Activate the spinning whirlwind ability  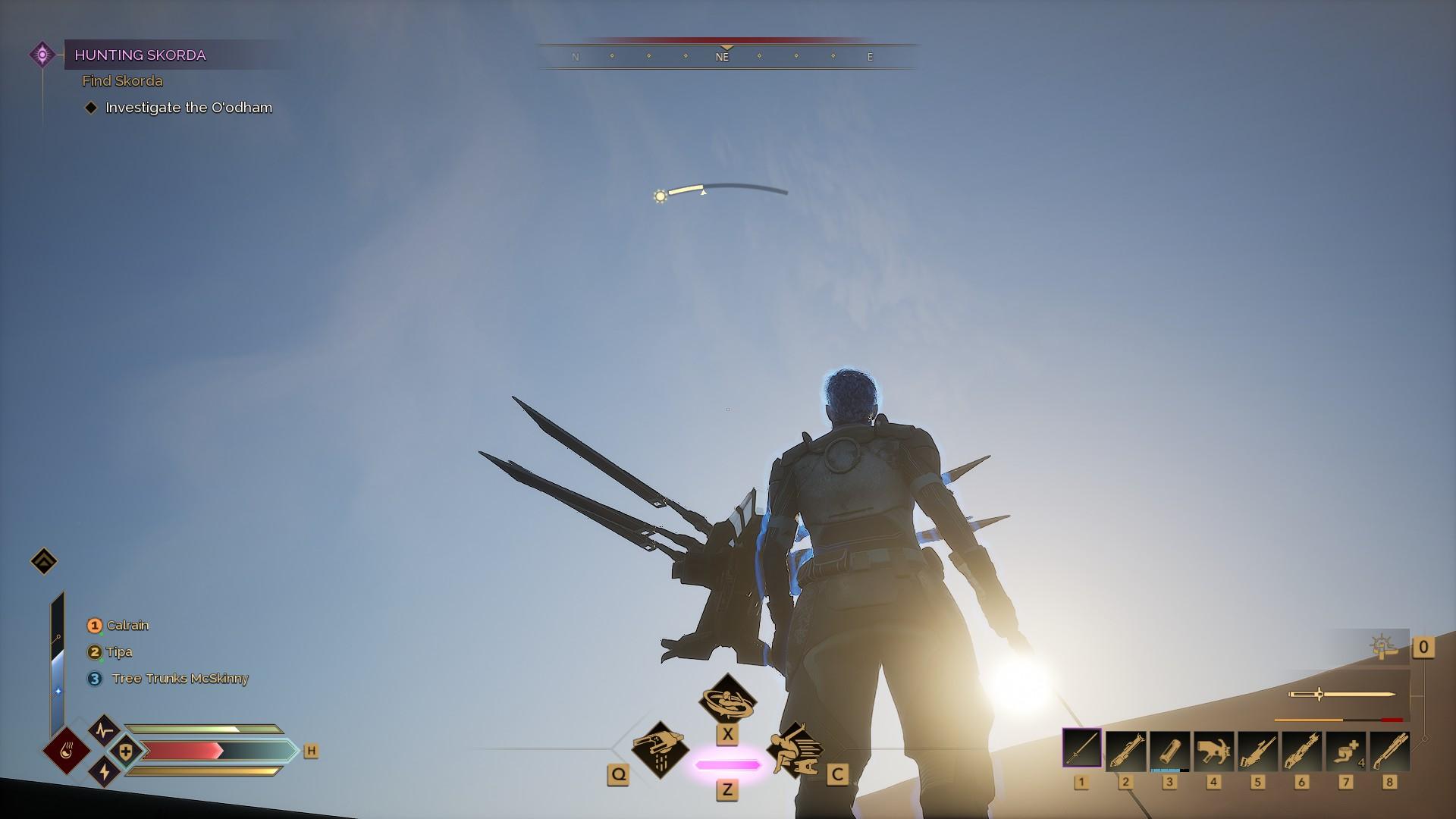coord(727,698)
